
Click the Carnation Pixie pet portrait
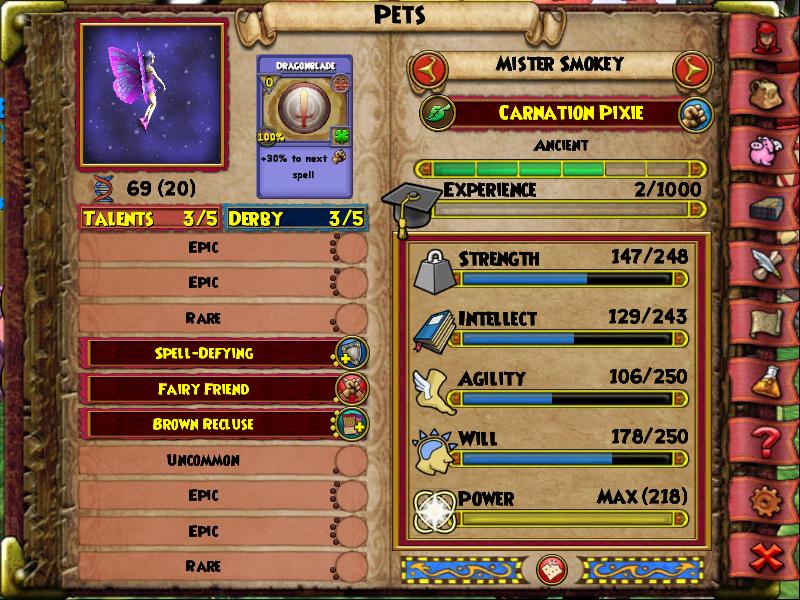pyautogui.click(x=151, y=95)
